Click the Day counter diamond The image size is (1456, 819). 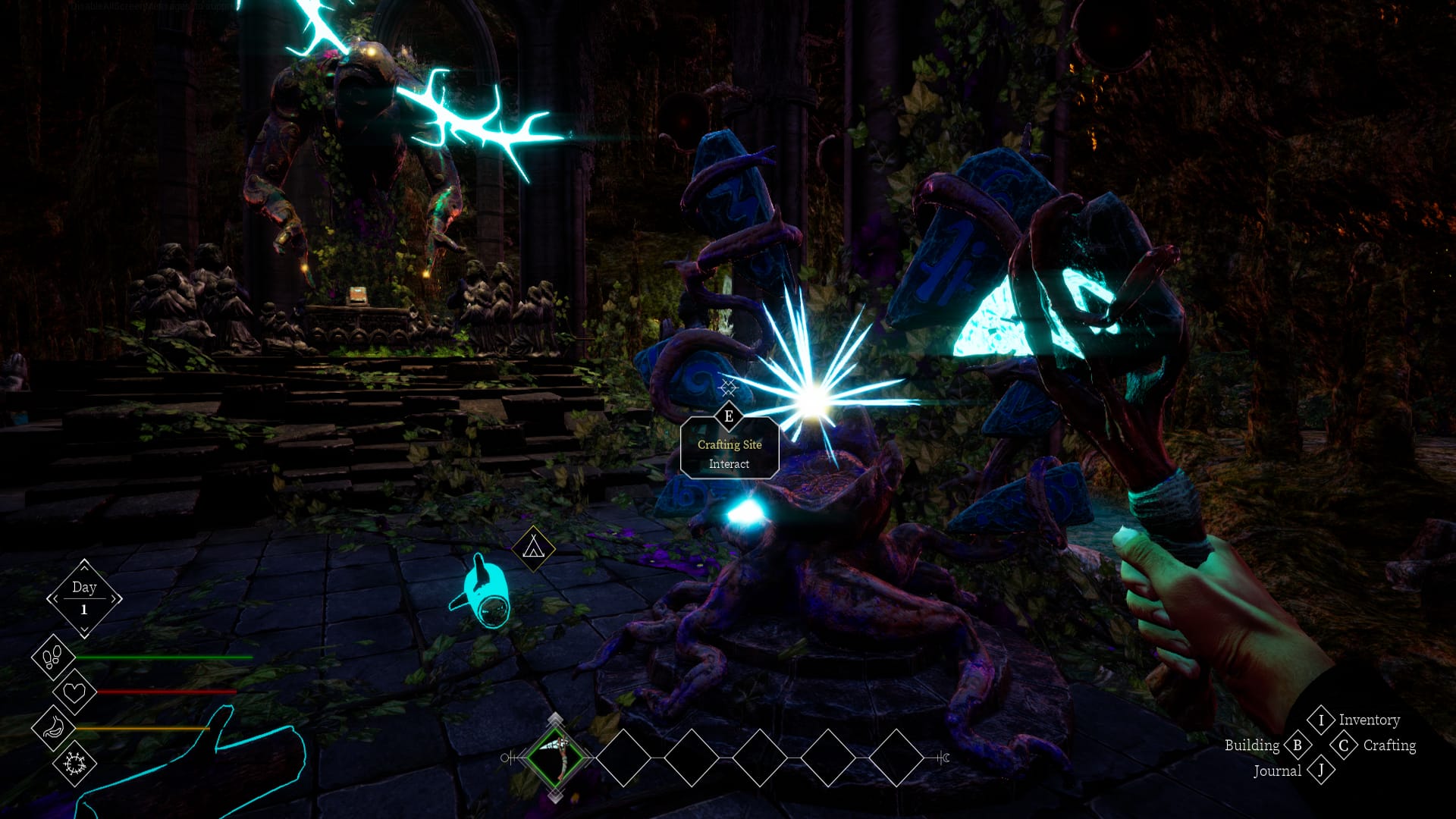tap(84, 598)
